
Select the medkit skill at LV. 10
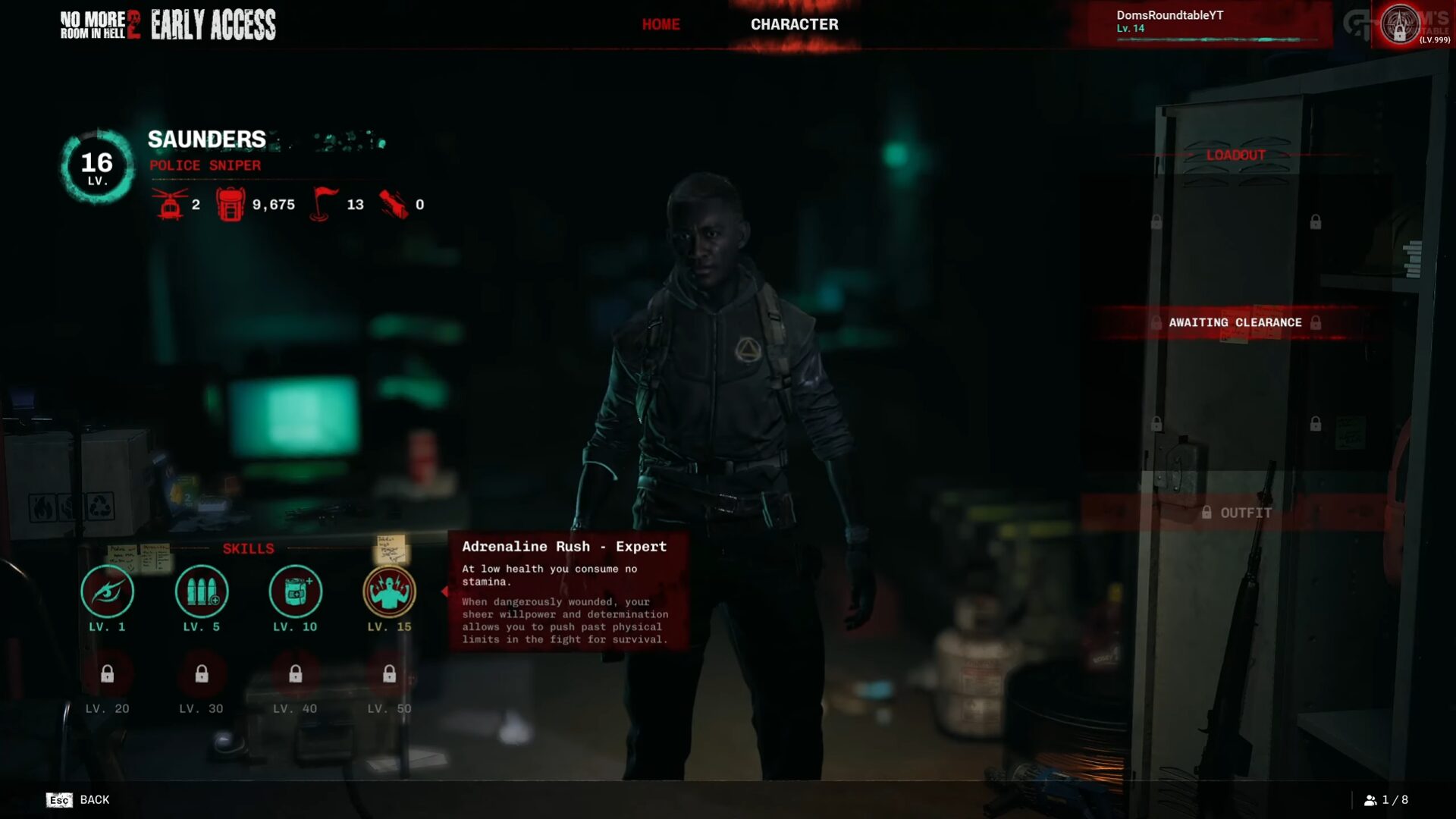coord(295,591)
